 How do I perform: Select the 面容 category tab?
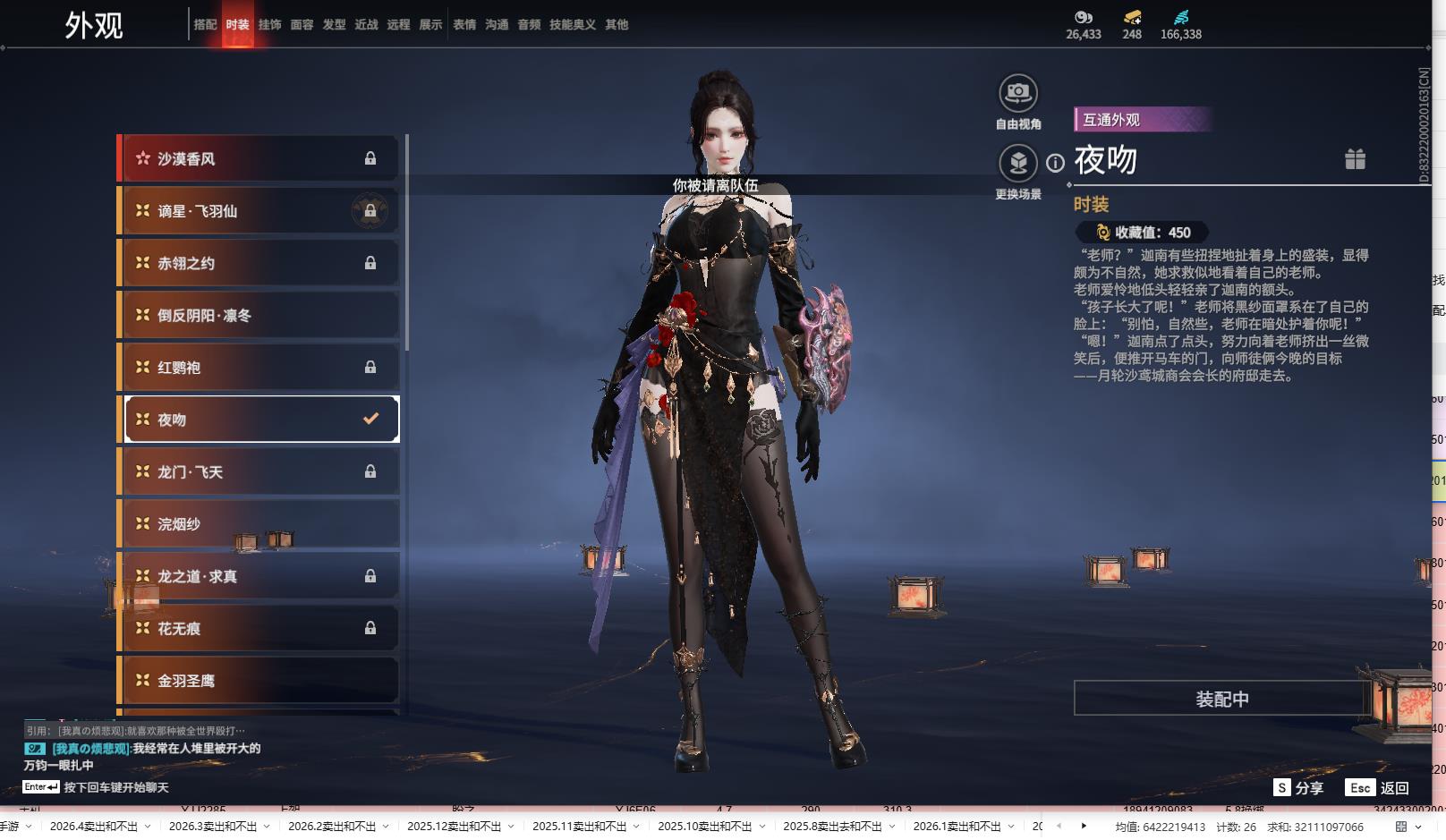pos(302,25)
